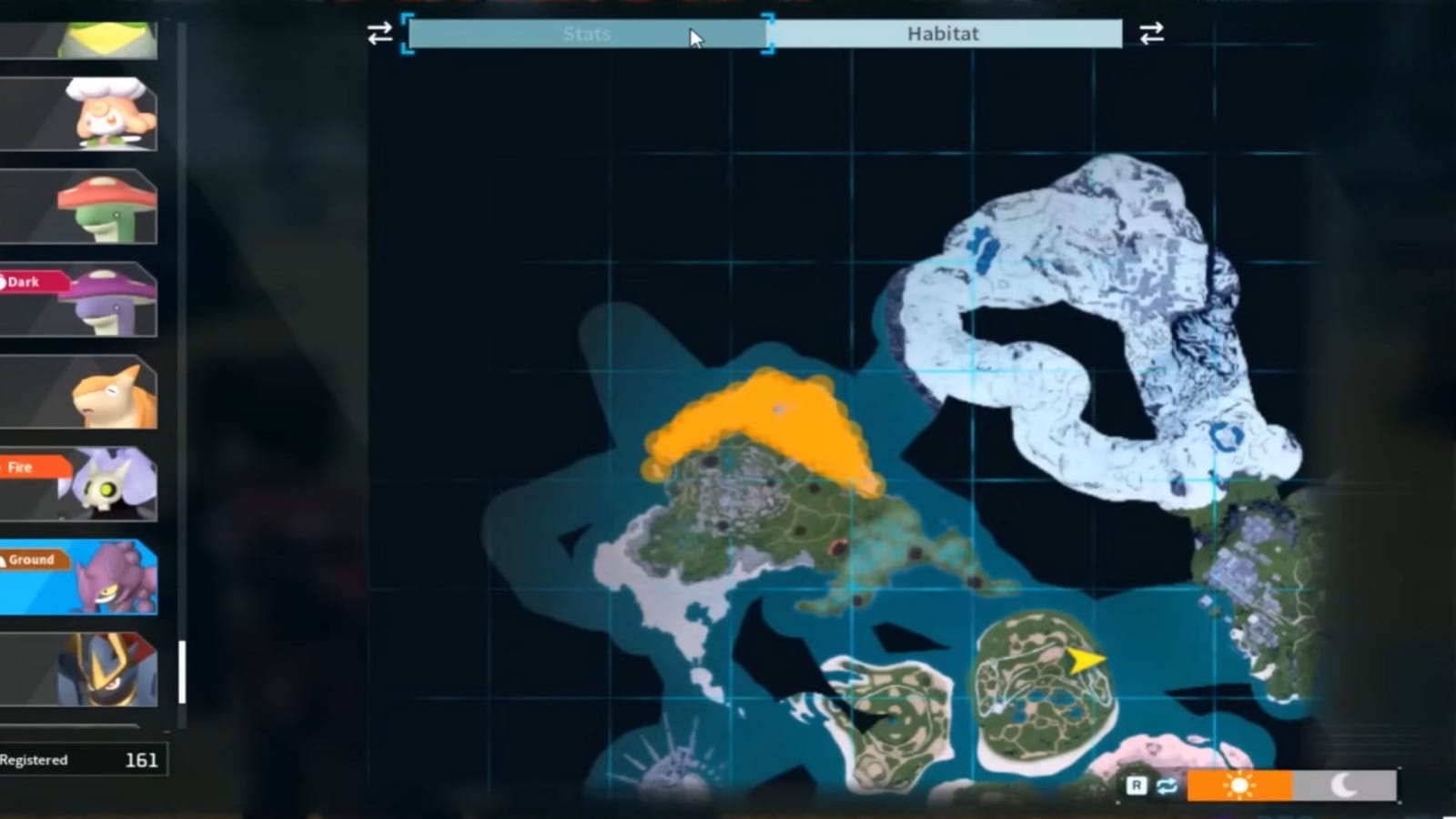The height and width of the screenshot is (819, 1456).
Task: Click the moon icon for nighttime habitat
Action: [1344, 784]
